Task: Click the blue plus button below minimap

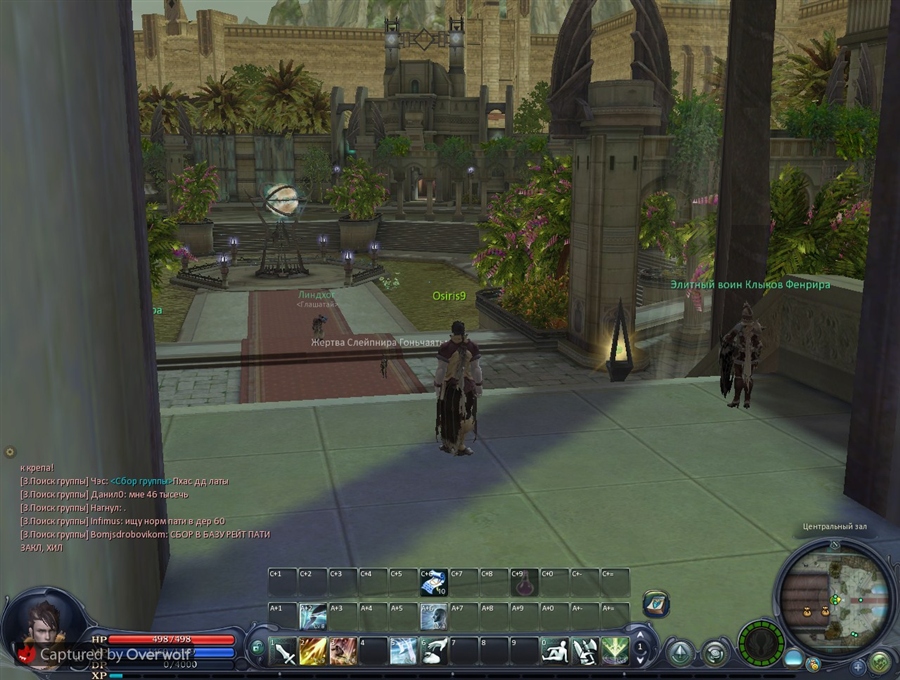Action: click(858, 665)
